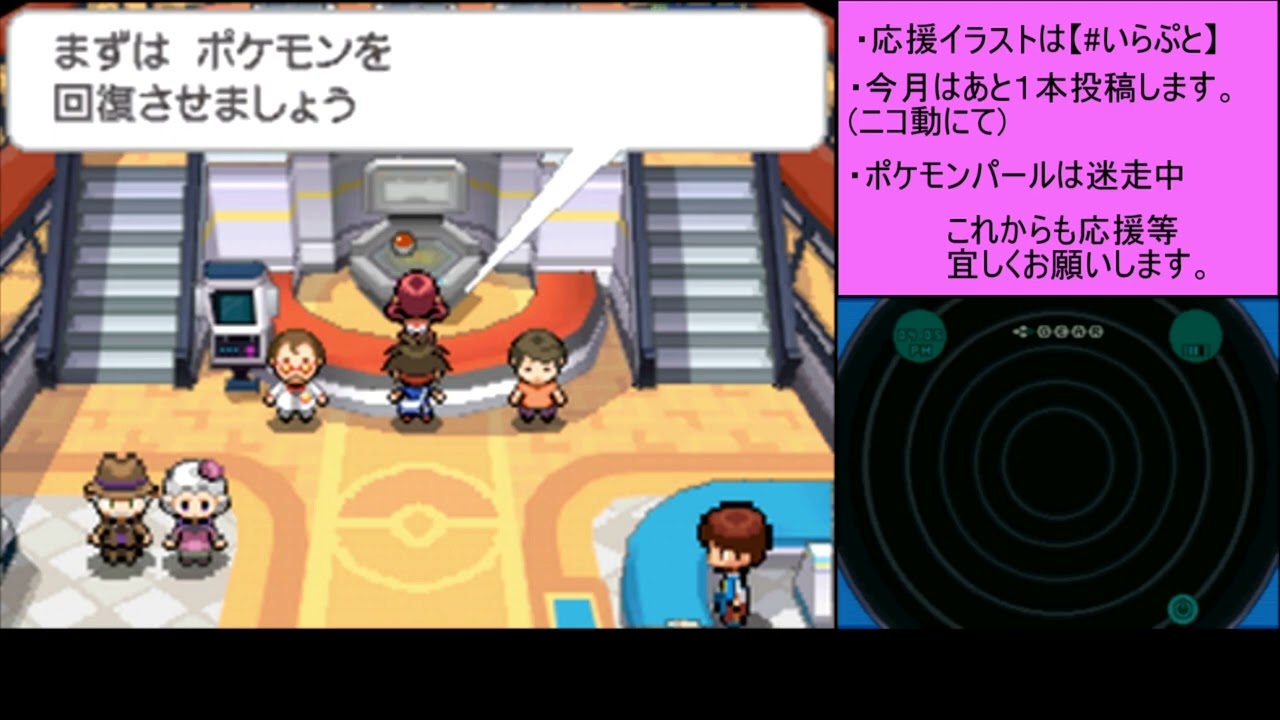Screen dimensions: 1280x720
Task: Select the blue PC terminal screen
Action: coord(237,308)
